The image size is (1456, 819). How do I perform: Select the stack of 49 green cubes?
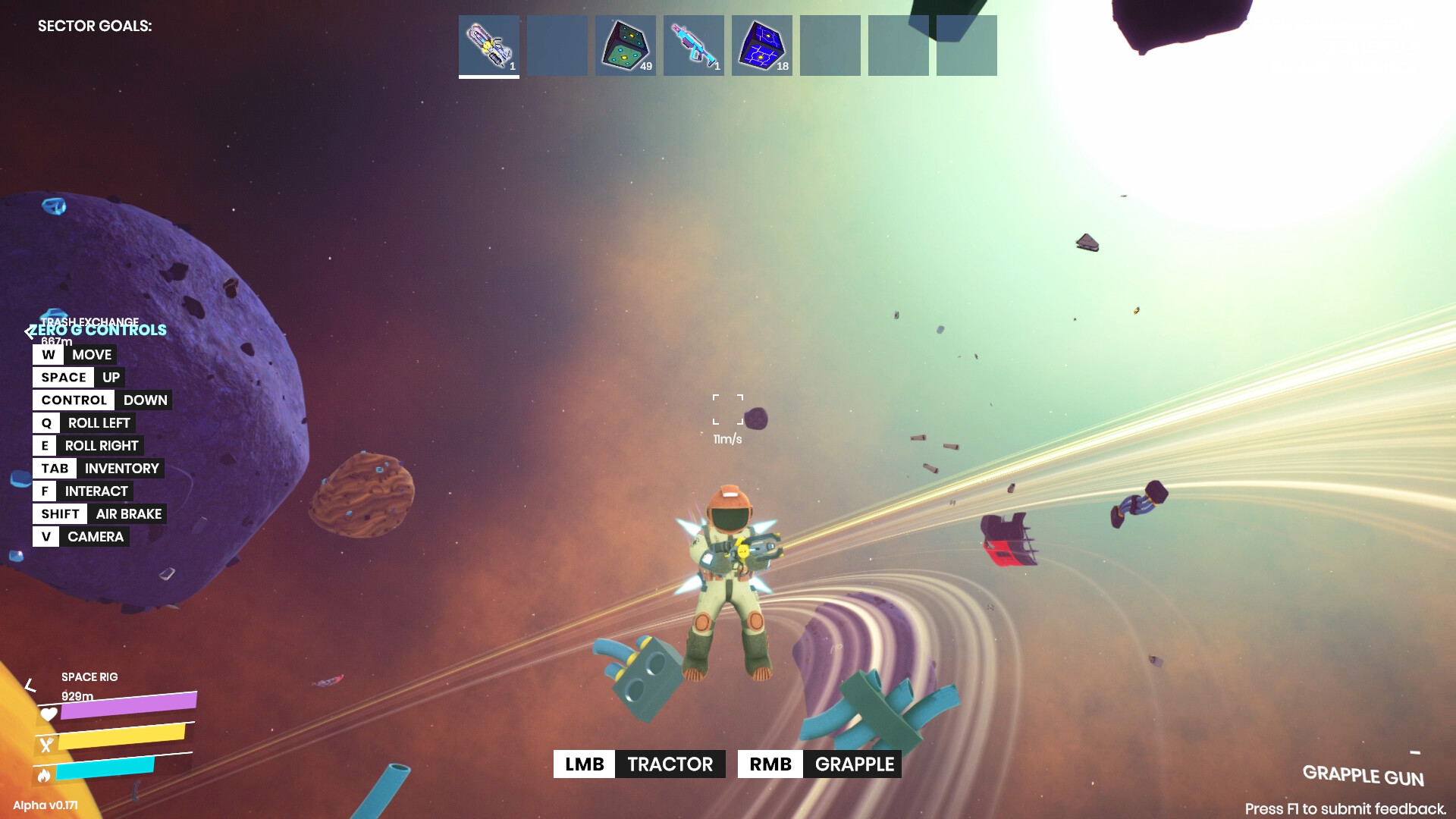click(625, 45)
